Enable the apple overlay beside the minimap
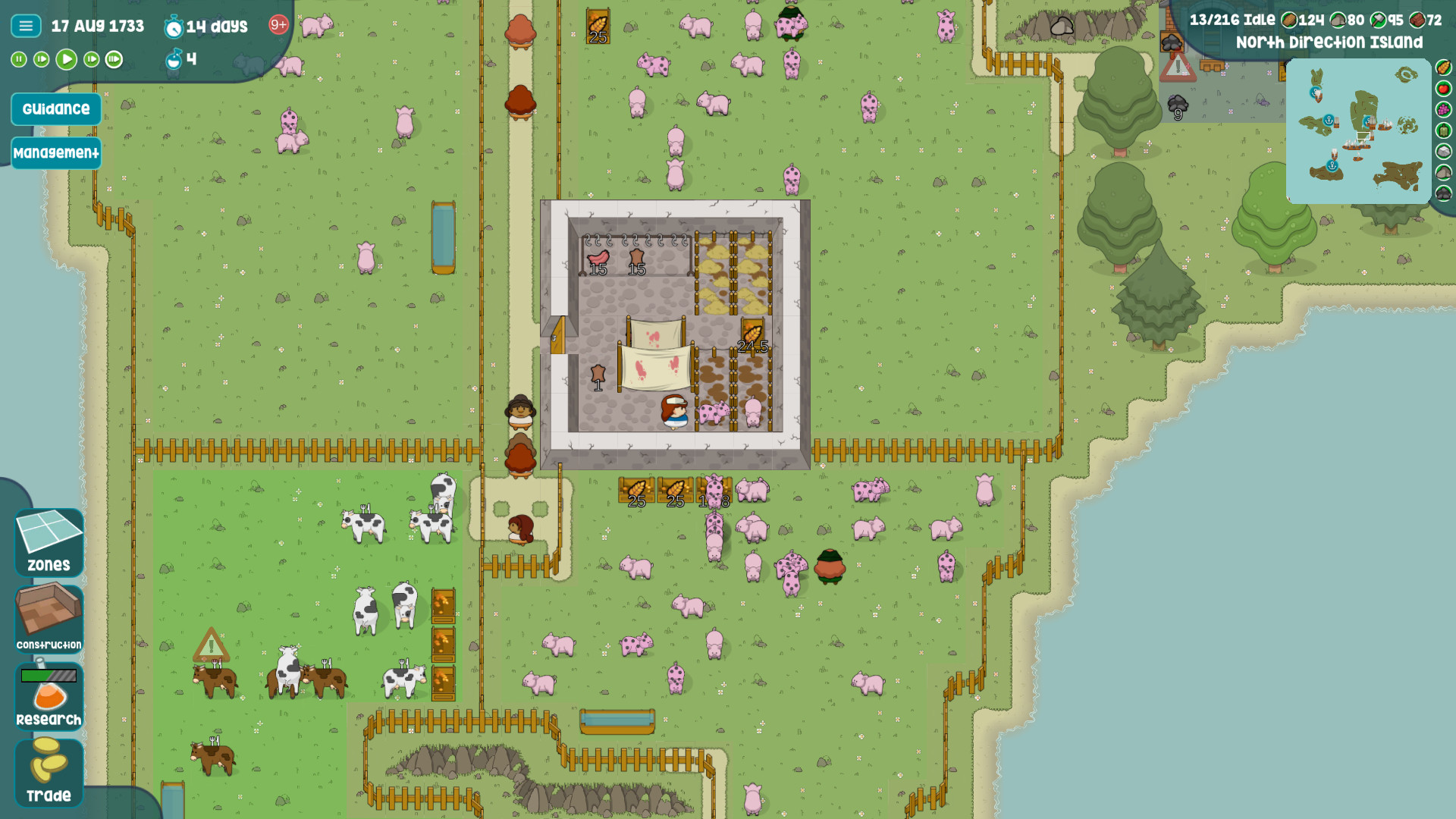Screen dimensions: 1456x819 (x=1442, y=89)
